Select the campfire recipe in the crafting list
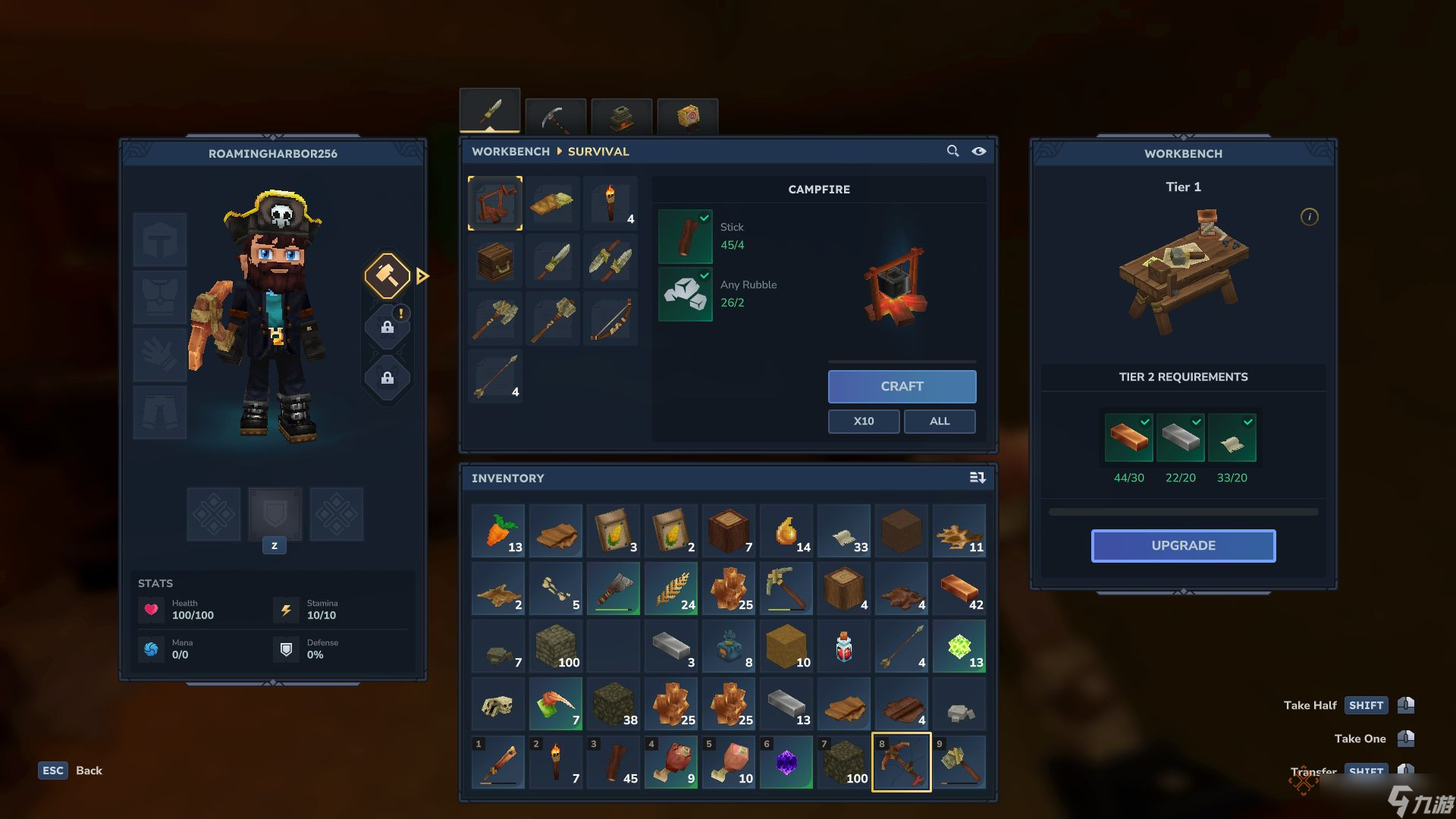Image resolution: width=1456 pixels, height=819 pixels. pos(495,203)
